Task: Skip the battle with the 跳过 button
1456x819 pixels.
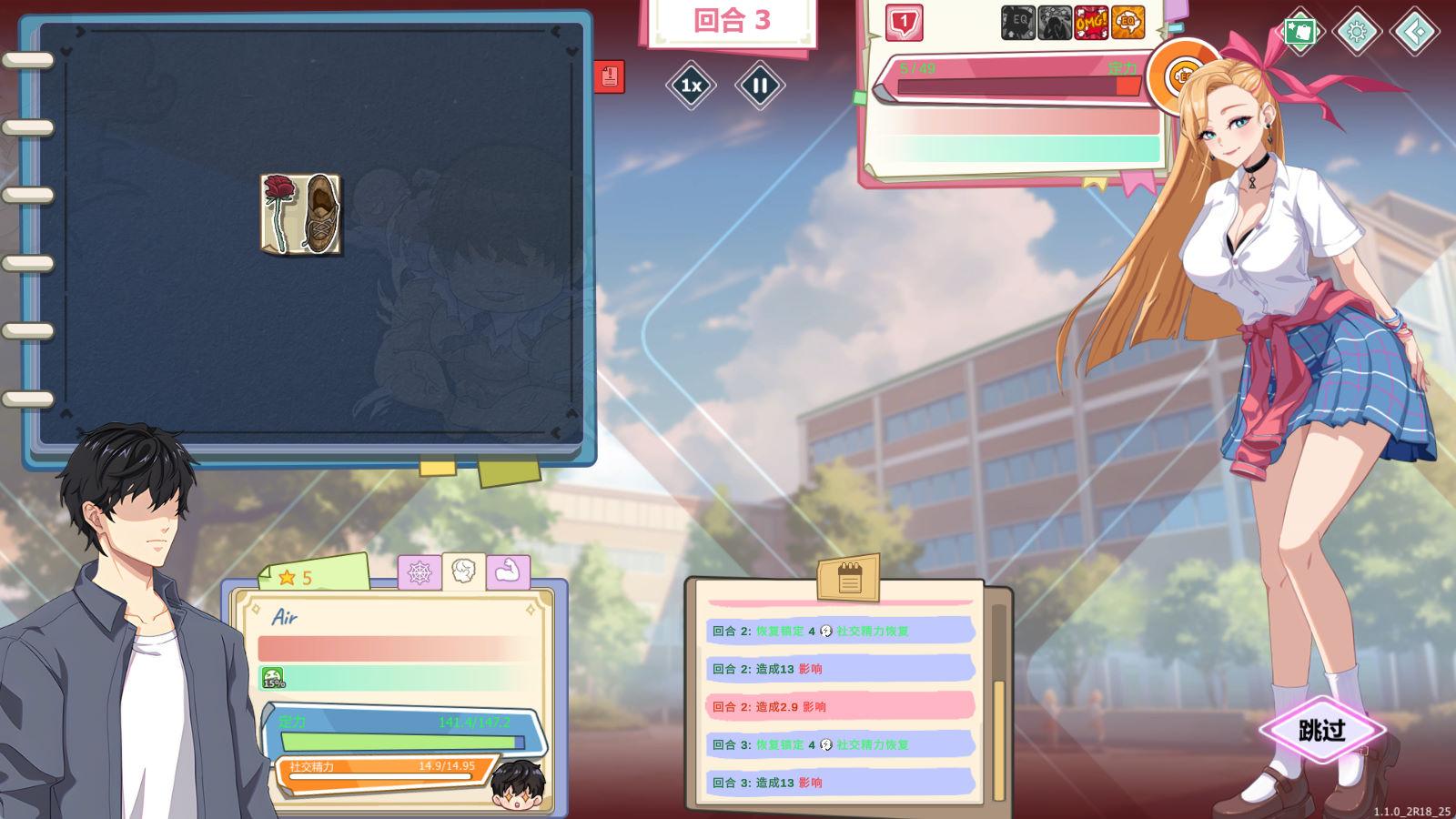Action: click(1322, 730)
